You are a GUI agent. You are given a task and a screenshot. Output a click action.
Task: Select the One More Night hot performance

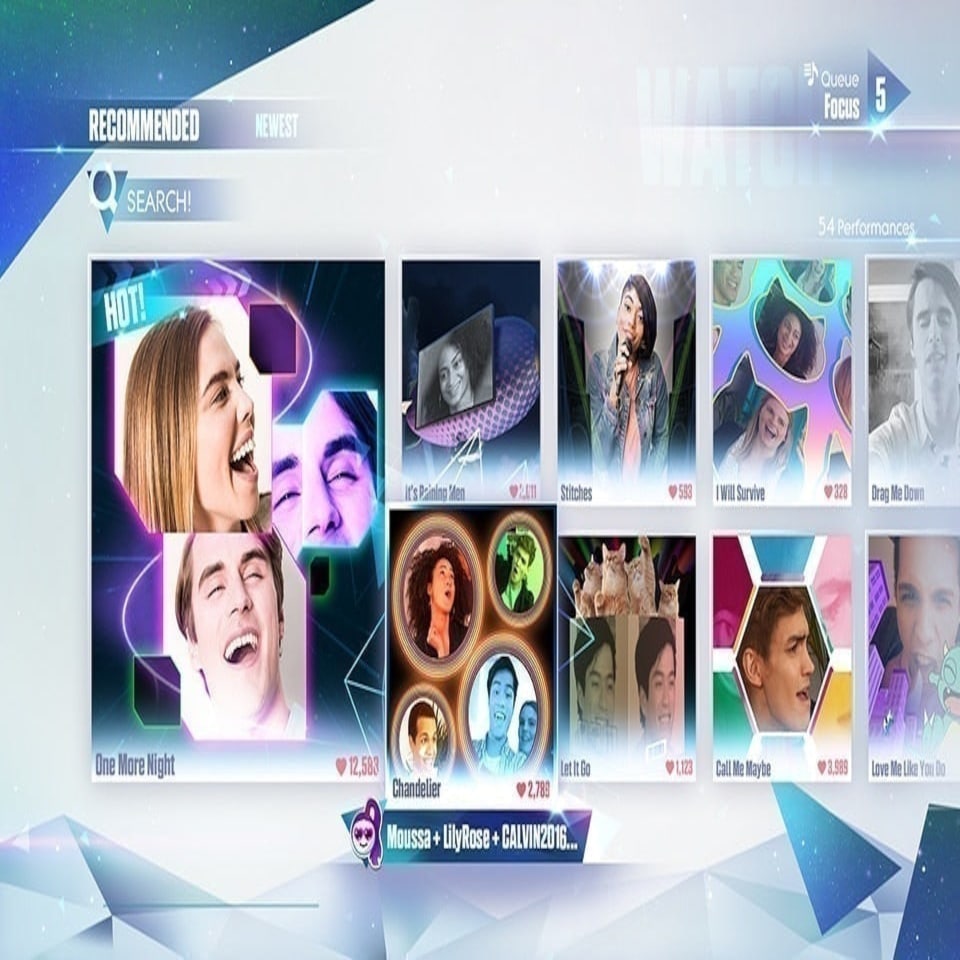[x=238, y=520]
